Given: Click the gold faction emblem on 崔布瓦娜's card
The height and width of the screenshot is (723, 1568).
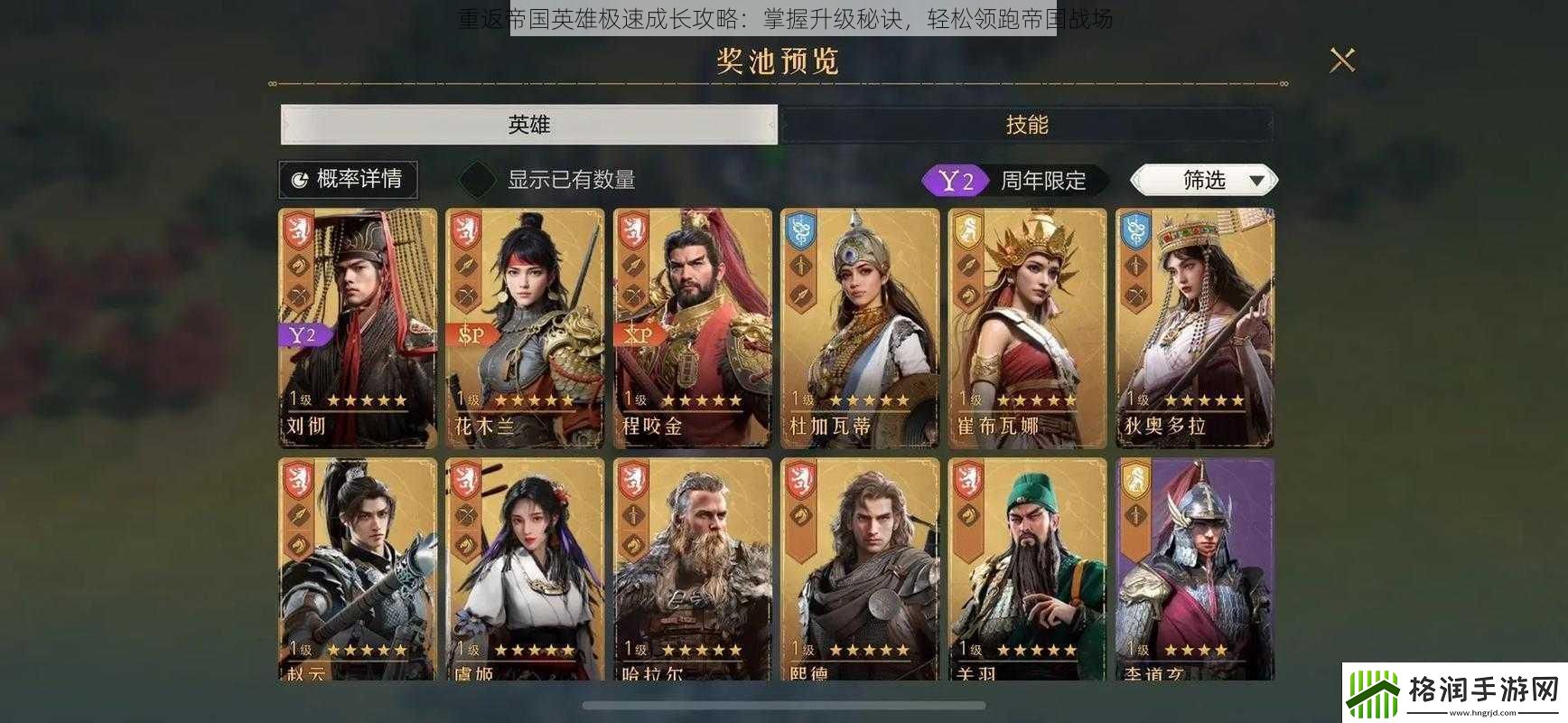Looking at the screenshot, I should pyautogui.click(x=968, y=231).
